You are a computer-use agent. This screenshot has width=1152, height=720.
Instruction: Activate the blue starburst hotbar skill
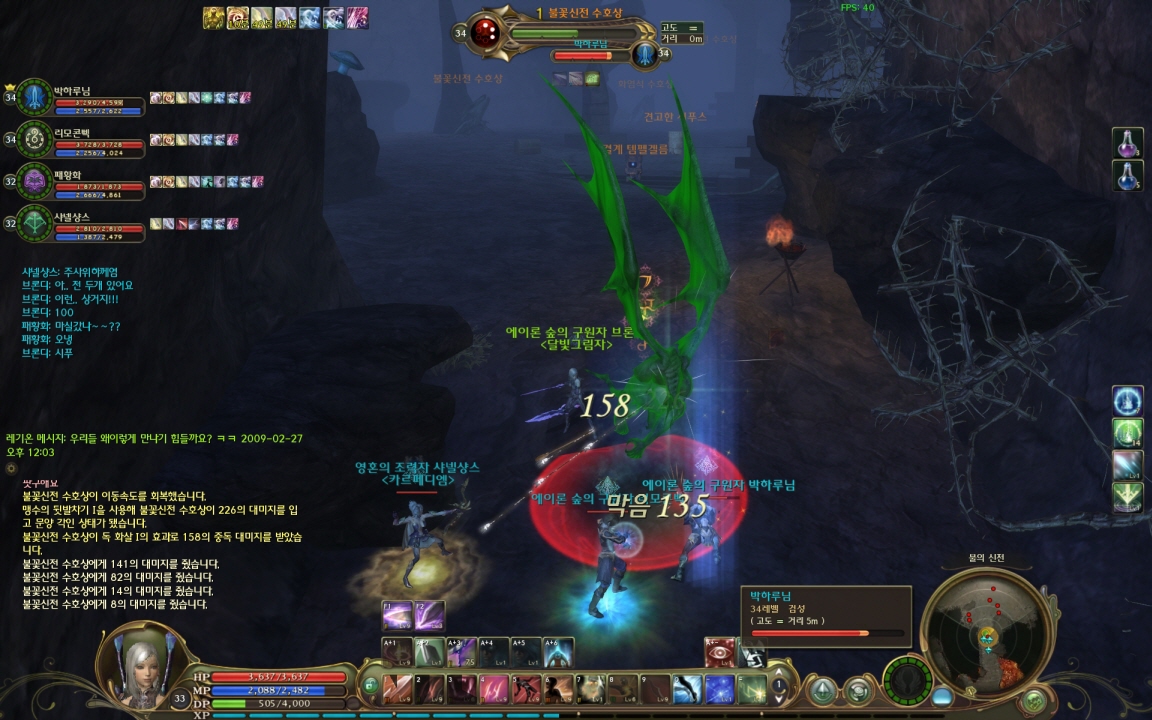pos(720,689)
